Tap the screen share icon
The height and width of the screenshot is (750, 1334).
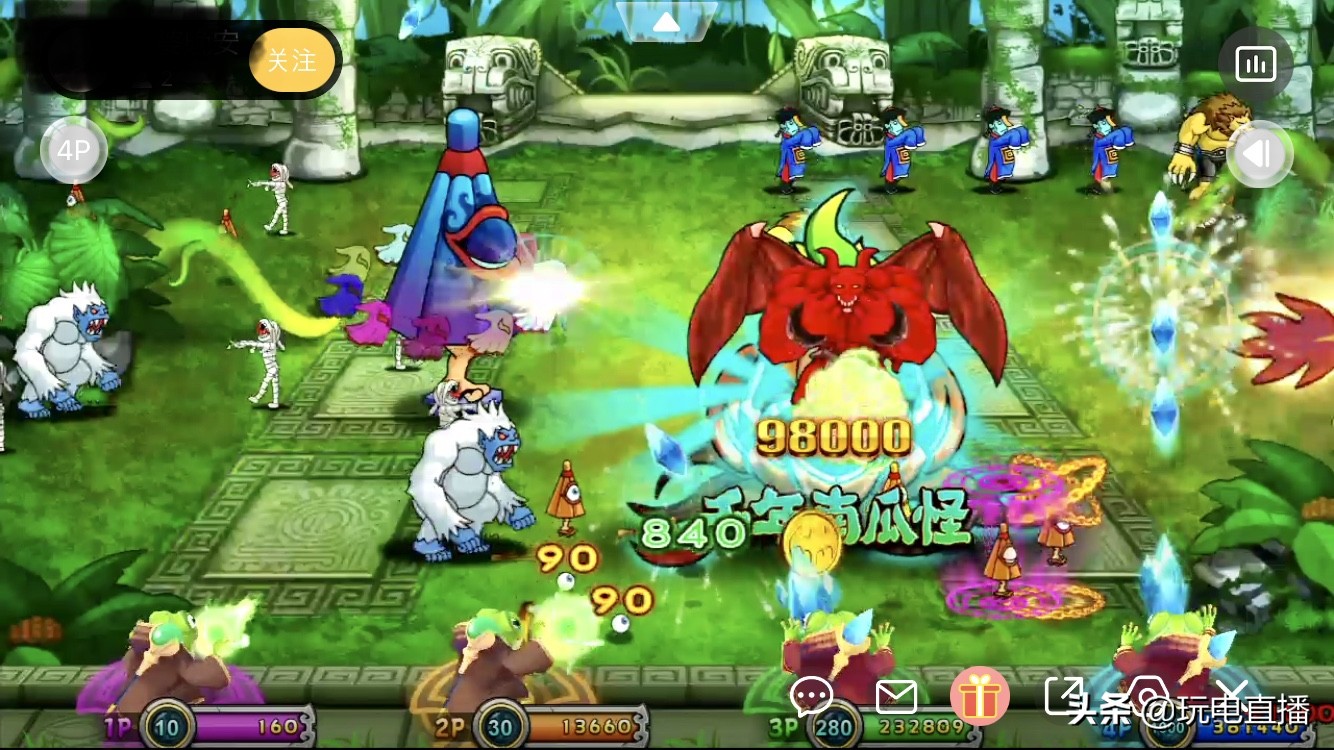[x=1066, y=694]
